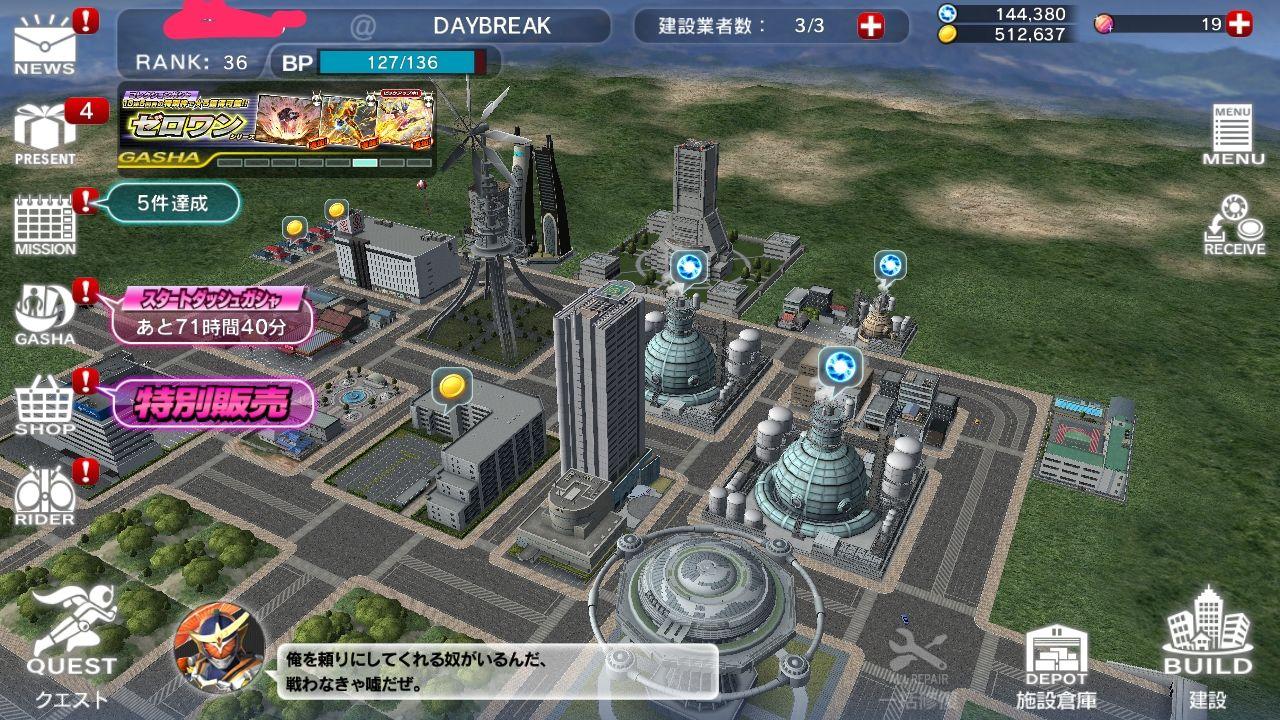Tap the RECEIVE collection button

click(x=1233, y=225)
